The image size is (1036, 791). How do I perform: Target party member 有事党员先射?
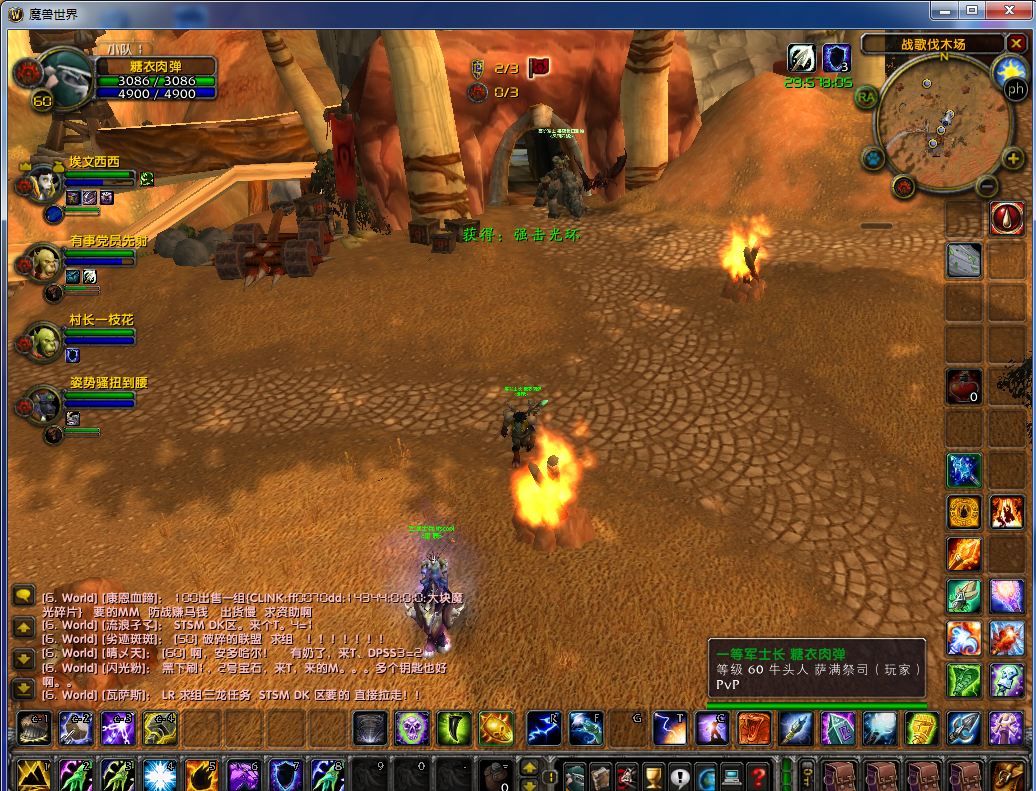pyautogui.click(x=45, y=260)
